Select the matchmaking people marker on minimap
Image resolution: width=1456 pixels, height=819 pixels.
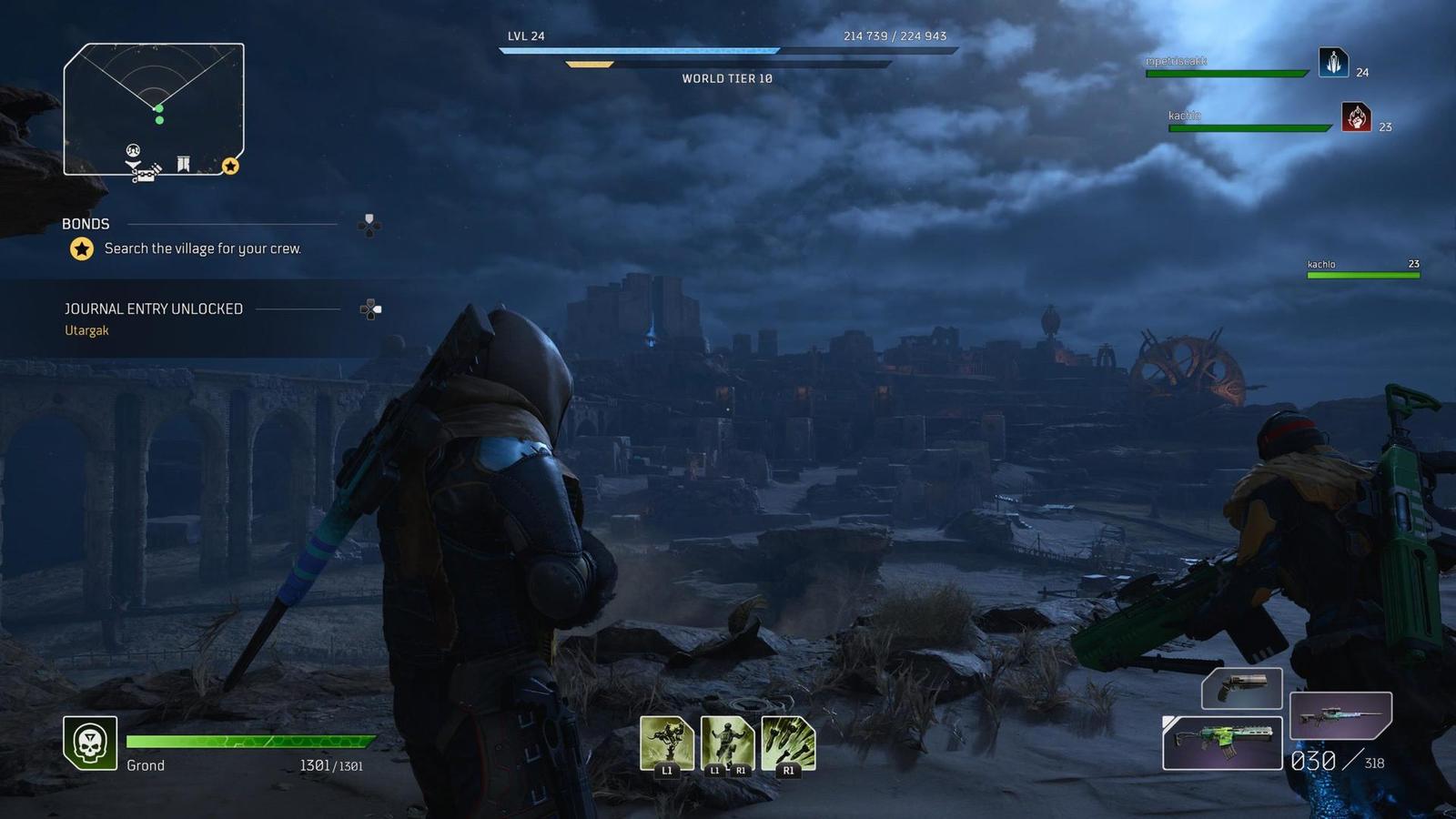point(133,150)
